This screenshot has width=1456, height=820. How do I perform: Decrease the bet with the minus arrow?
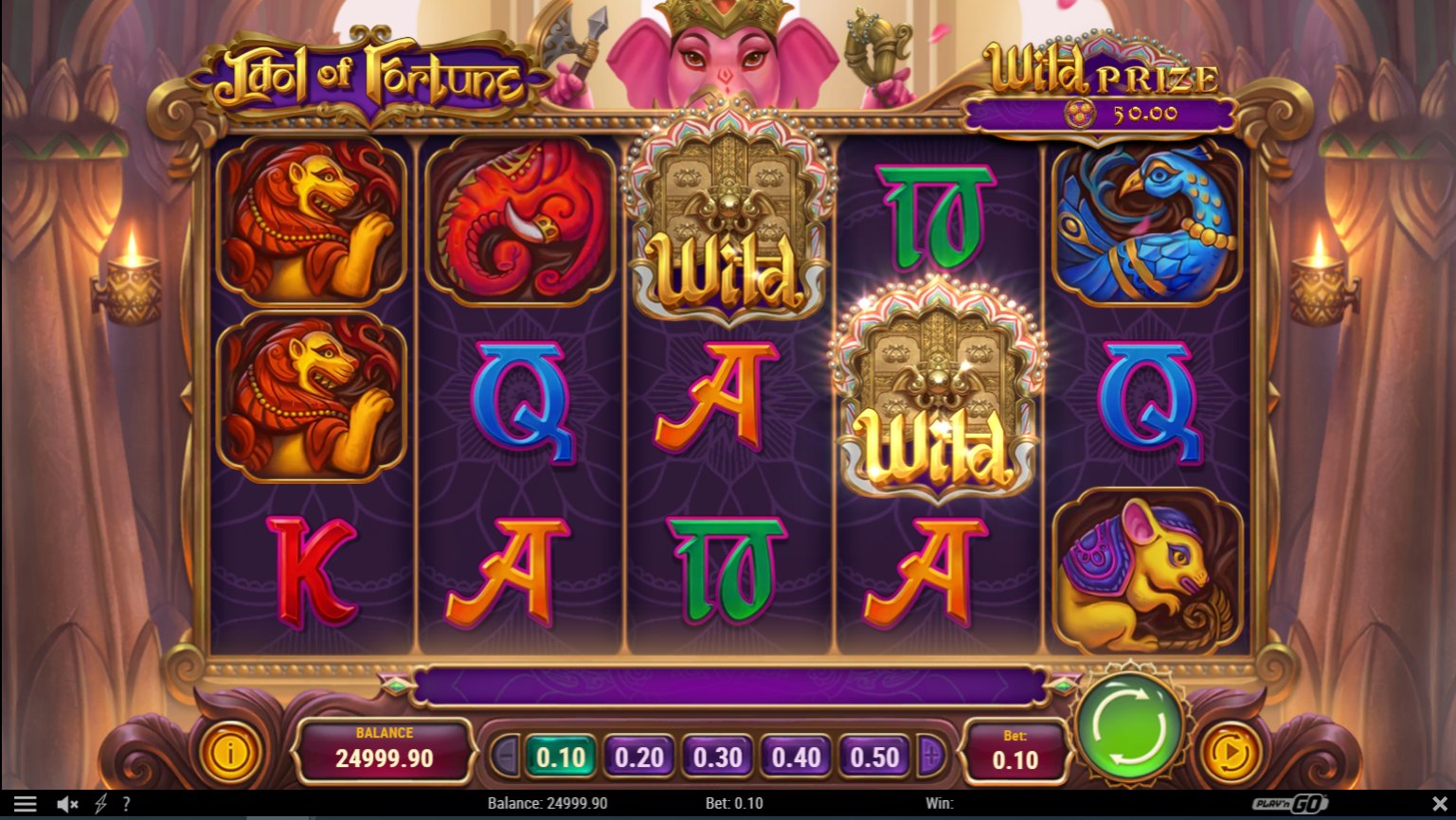(x=504, y=757)
